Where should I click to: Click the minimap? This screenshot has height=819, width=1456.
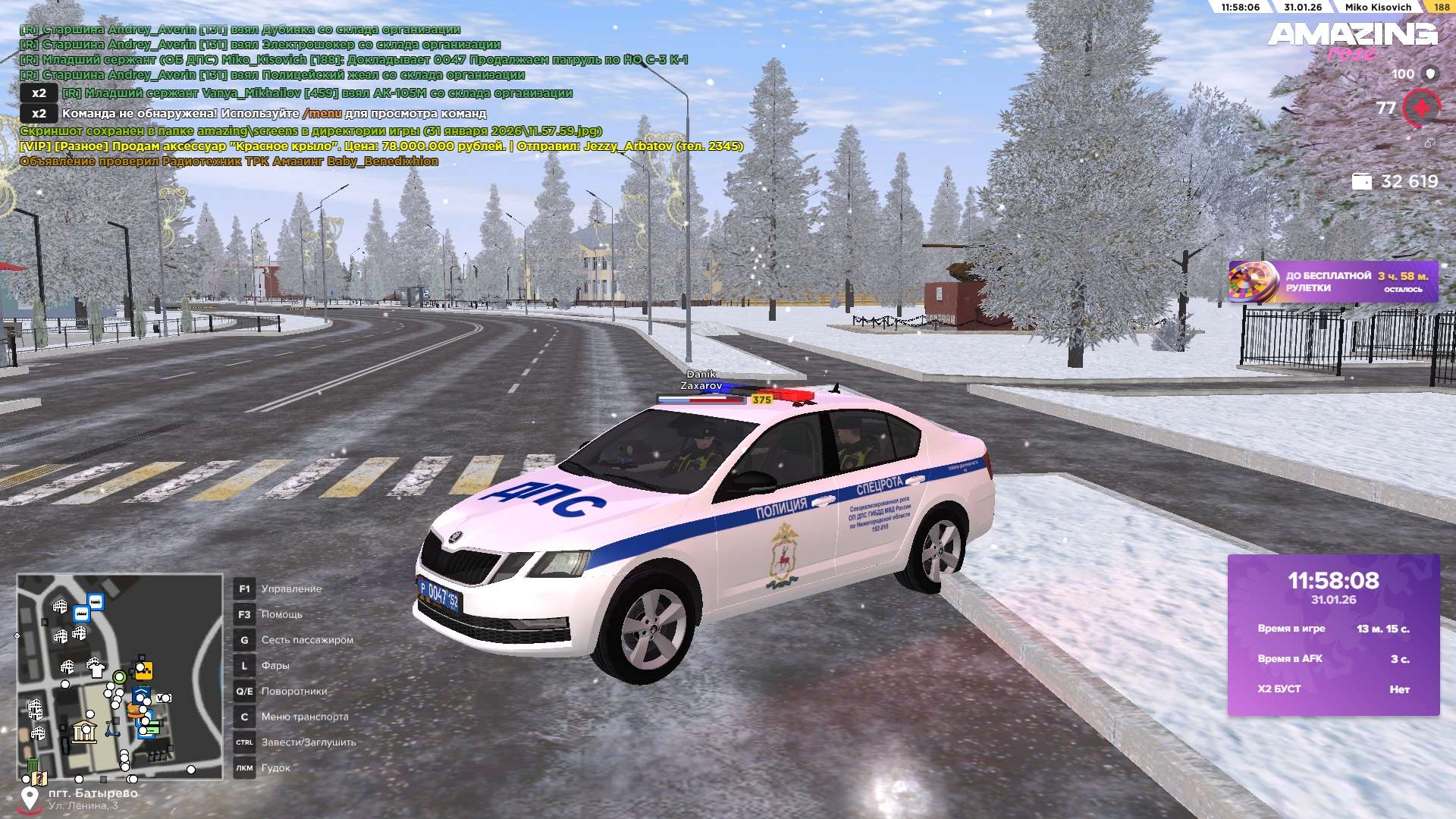point(120,676)
